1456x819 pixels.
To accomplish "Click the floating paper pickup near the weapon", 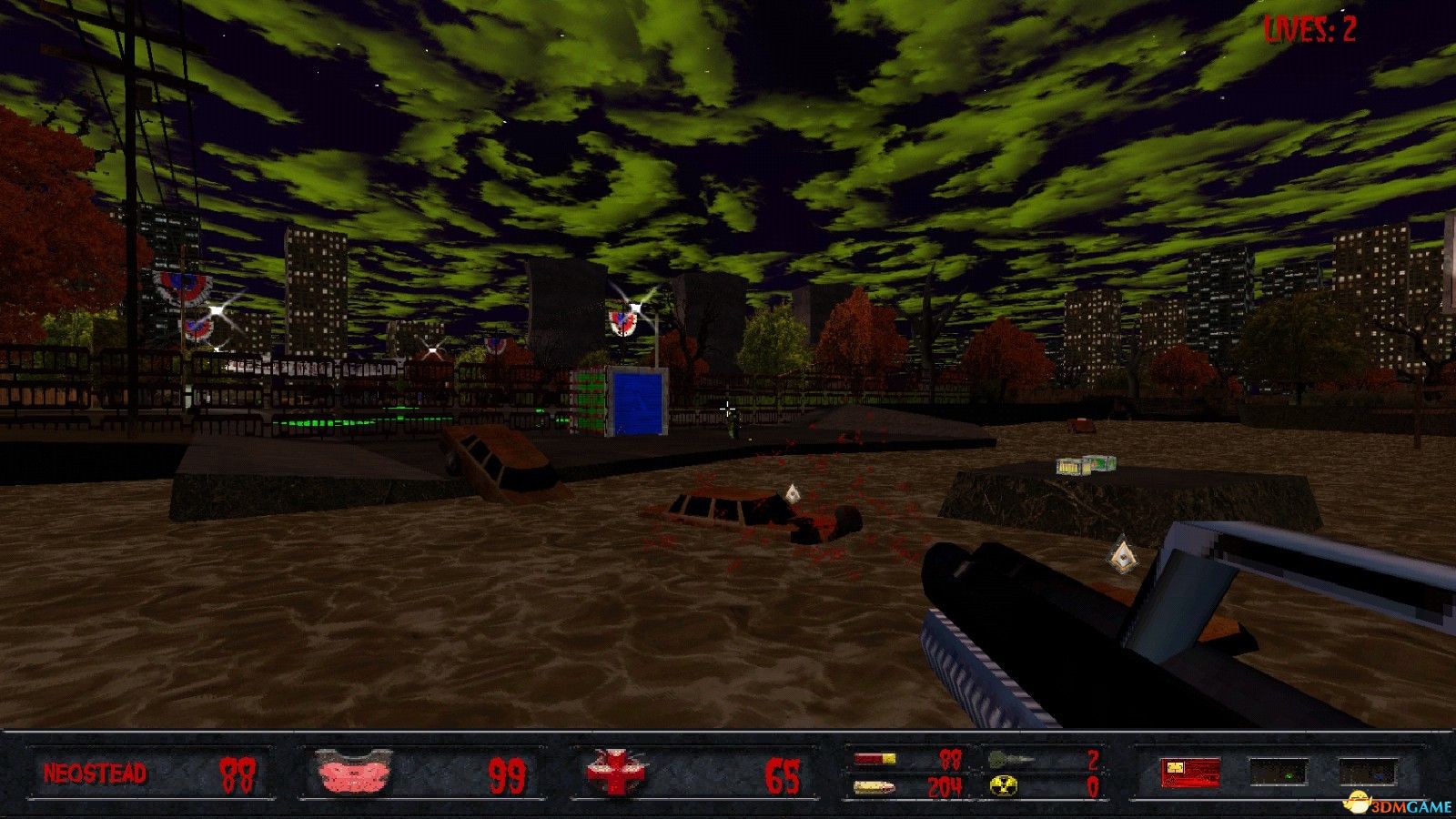I will coord(1122,556).
